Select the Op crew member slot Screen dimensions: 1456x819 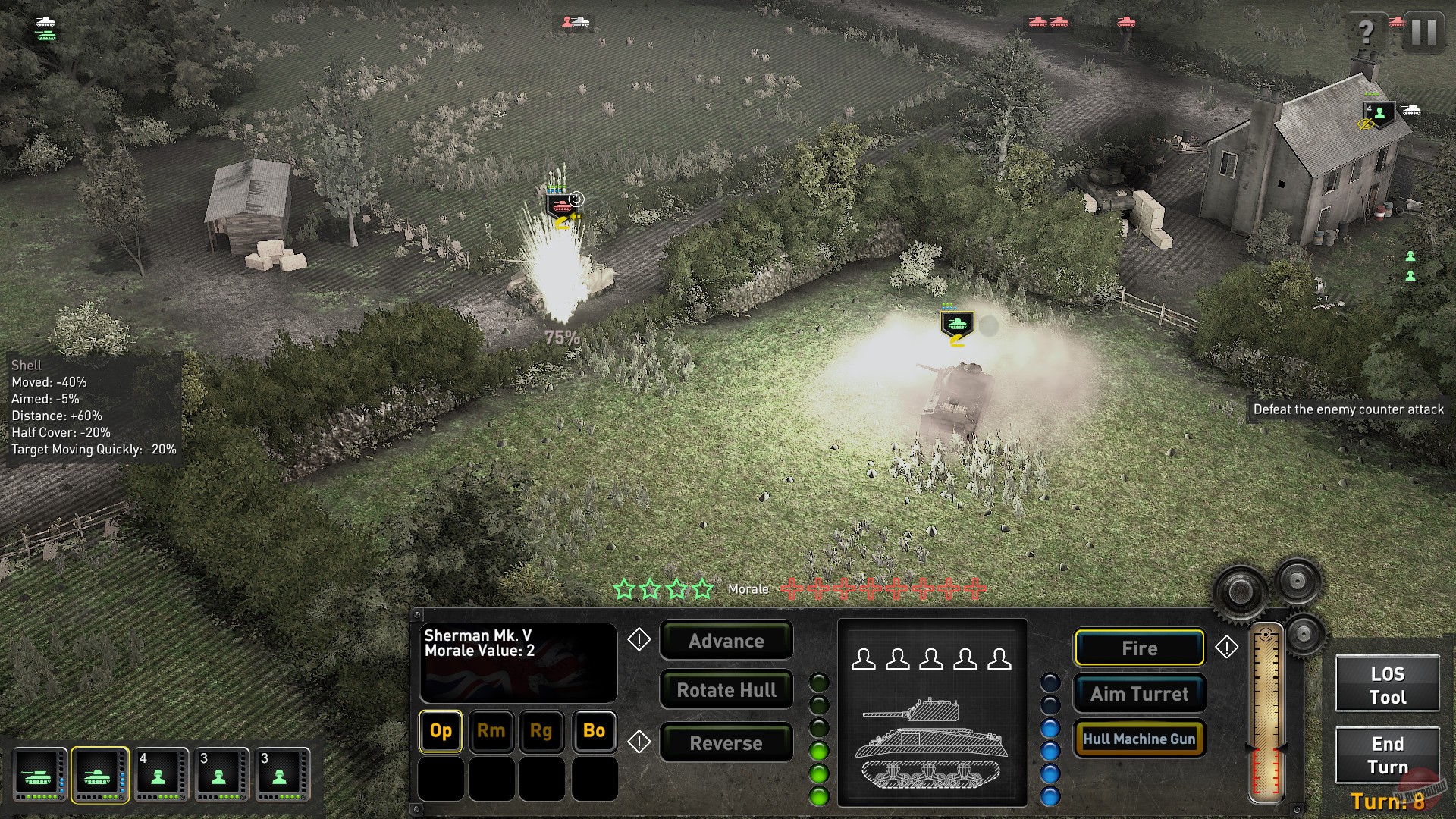[x=440, y=732]
